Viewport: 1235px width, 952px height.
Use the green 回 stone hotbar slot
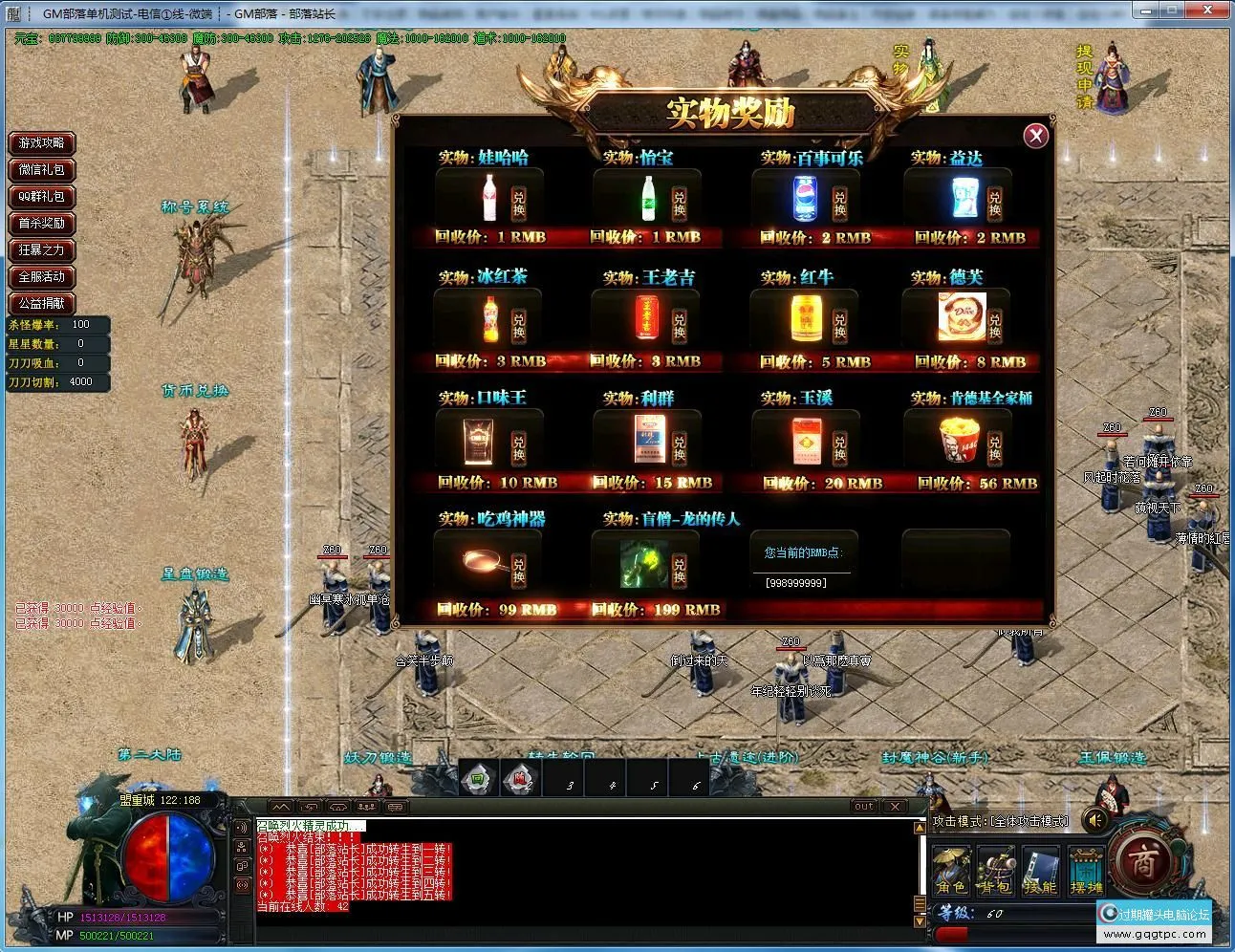tap(477, 780)
